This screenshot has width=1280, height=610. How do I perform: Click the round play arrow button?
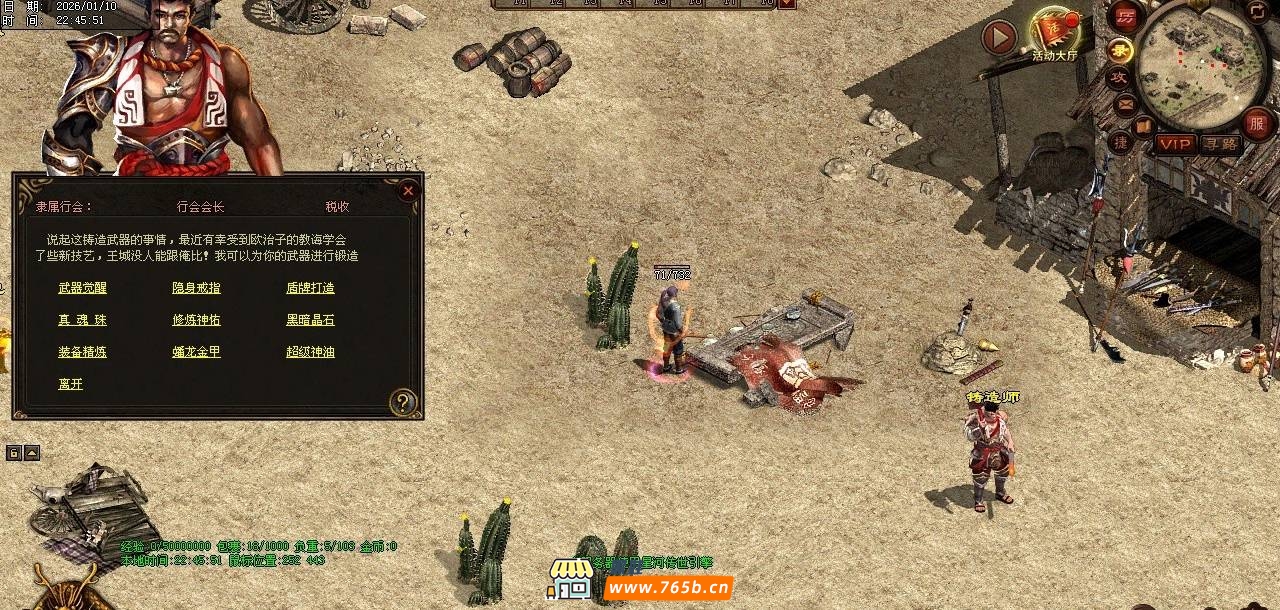(999, 38)
